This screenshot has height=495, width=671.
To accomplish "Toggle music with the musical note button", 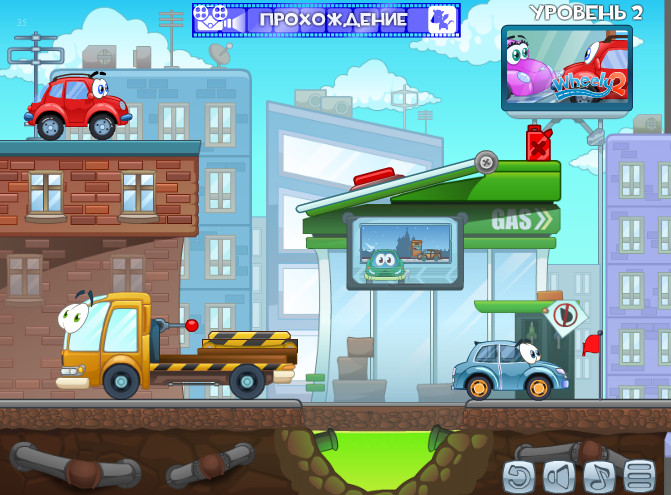I will (599, 476).
